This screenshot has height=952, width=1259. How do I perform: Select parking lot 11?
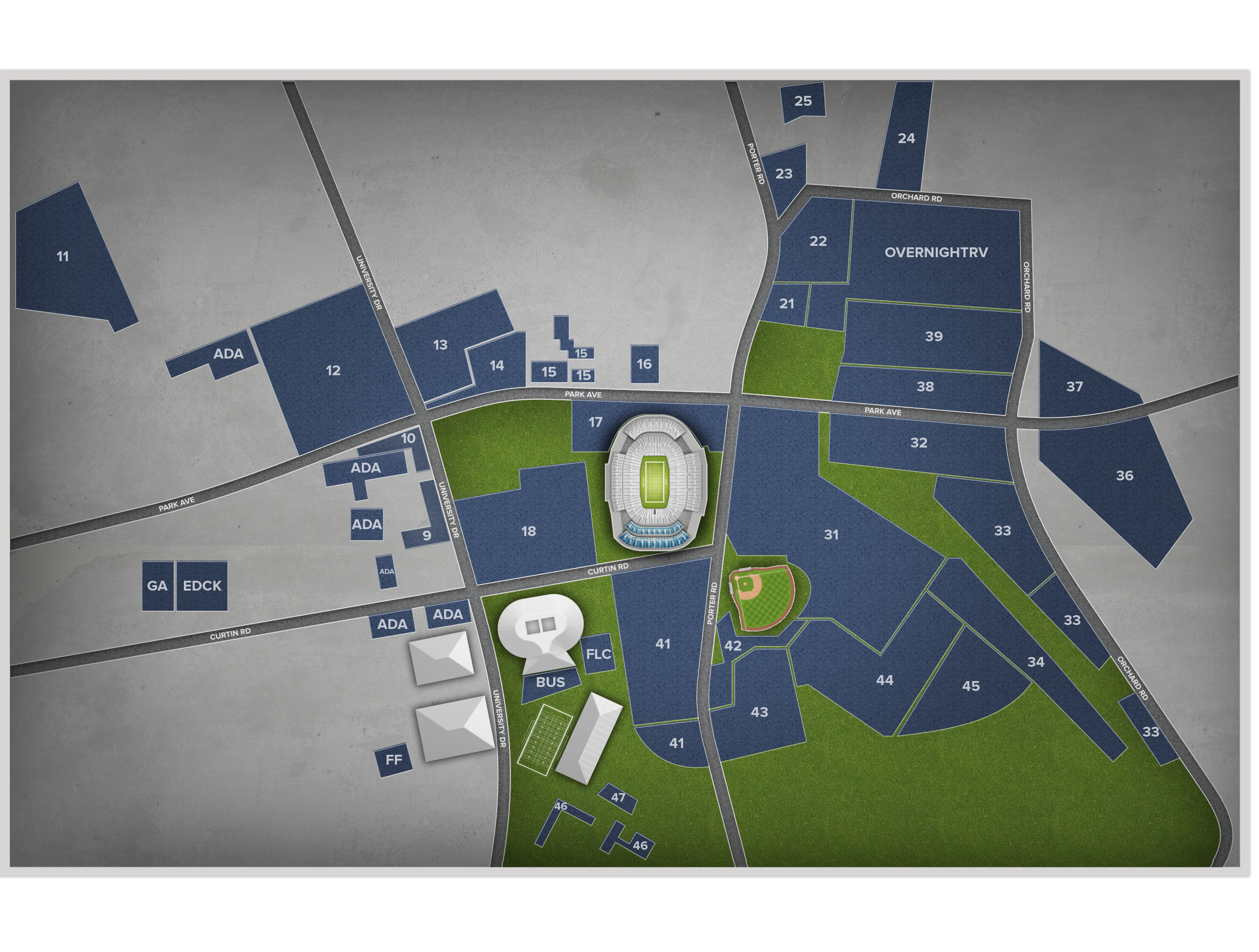coord(63,257)
